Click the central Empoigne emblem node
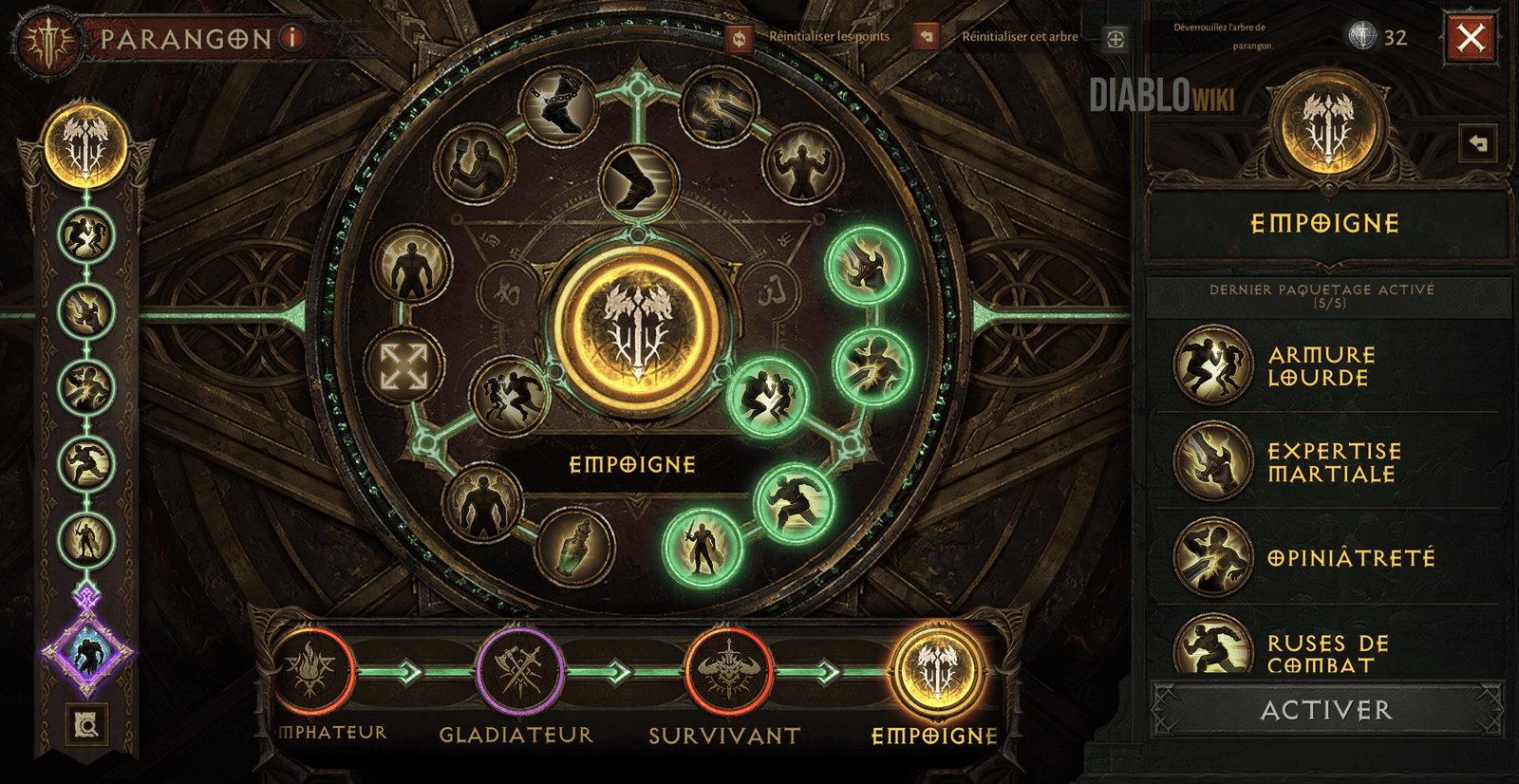The width and height of the screenshot is (1519, 784). pos(637,327)
